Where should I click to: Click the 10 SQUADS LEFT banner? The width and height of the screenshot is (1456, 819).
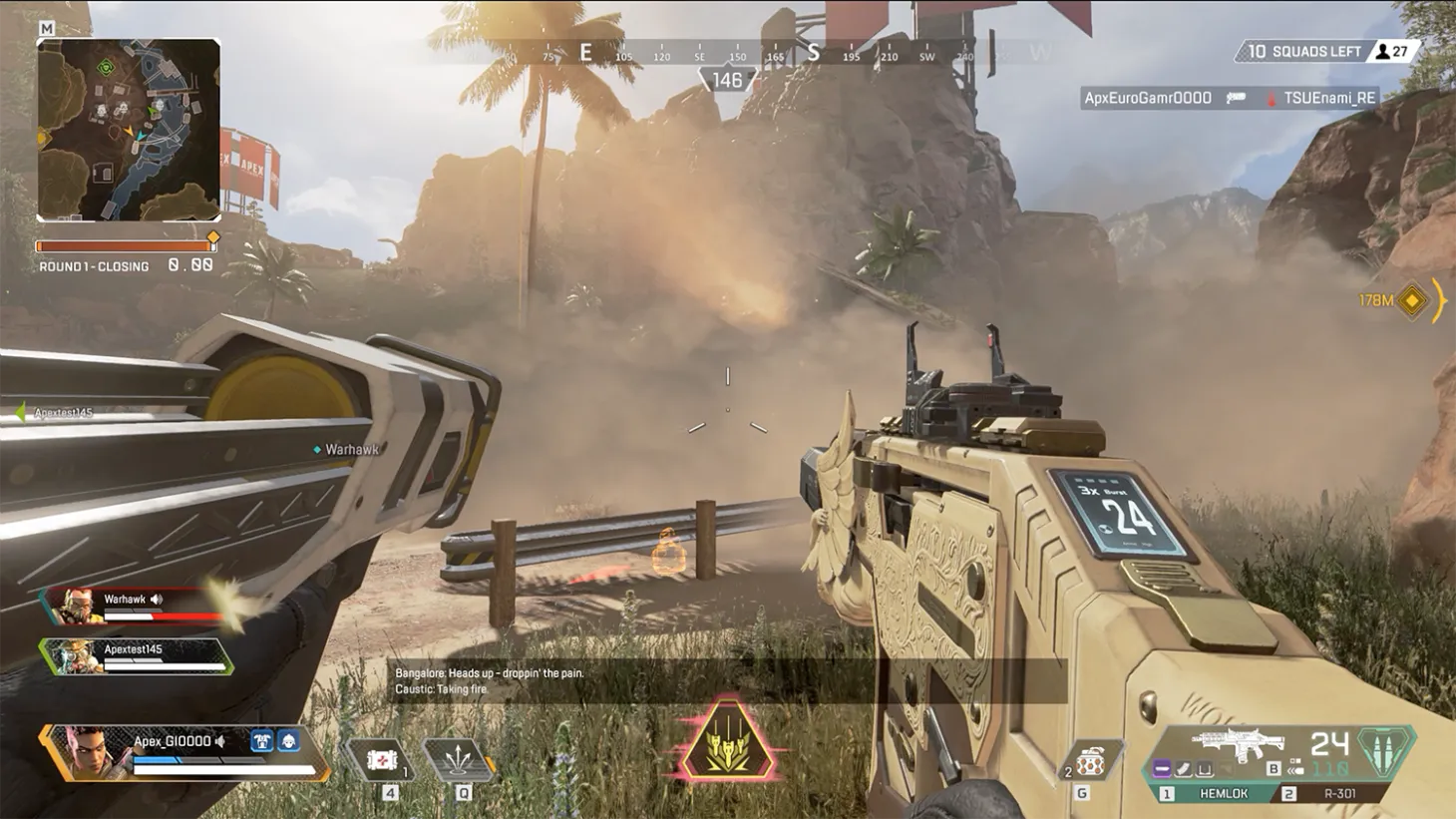click(1296, 51)
